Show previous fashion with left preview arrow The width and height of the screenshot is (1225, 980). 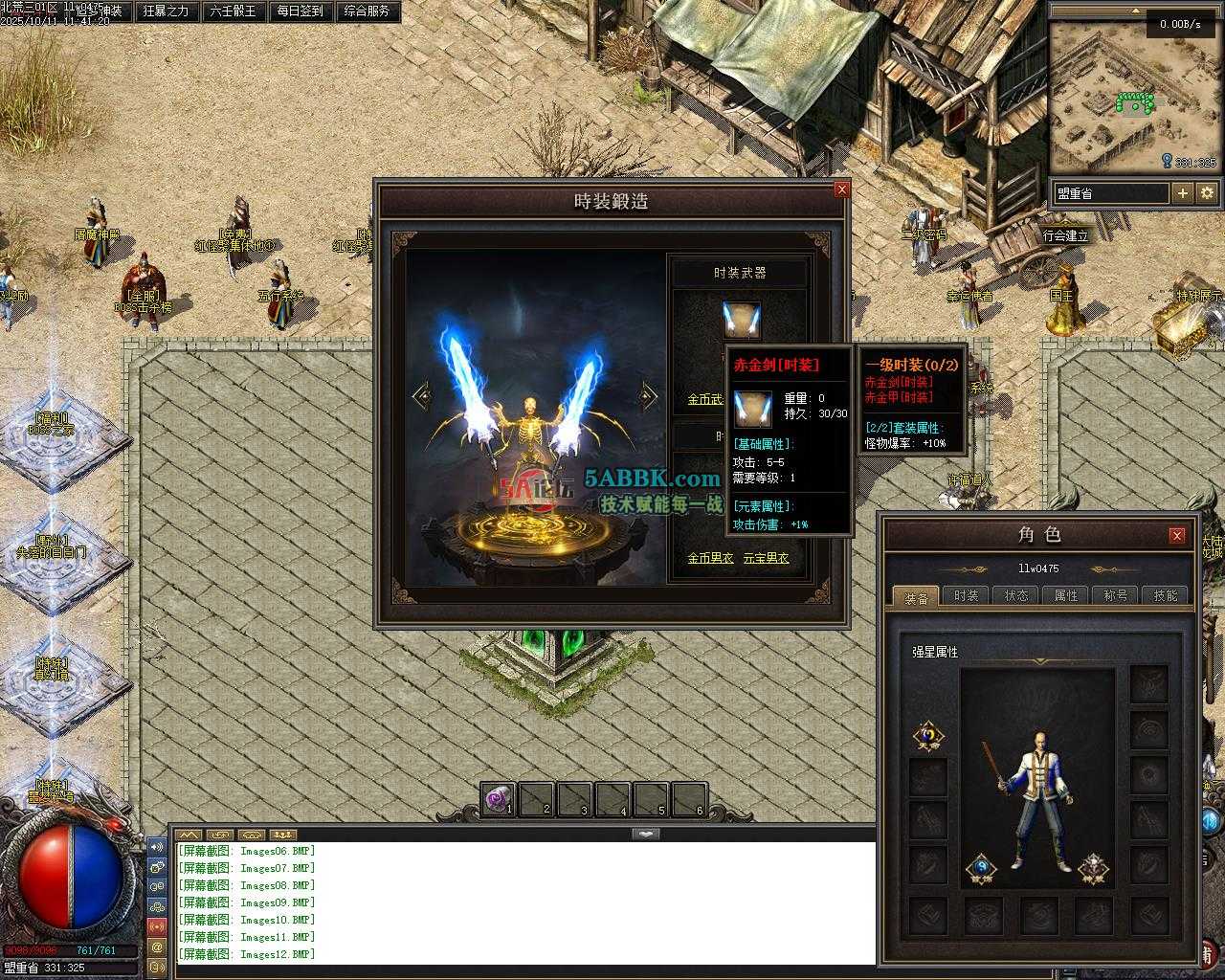[419, 395]
